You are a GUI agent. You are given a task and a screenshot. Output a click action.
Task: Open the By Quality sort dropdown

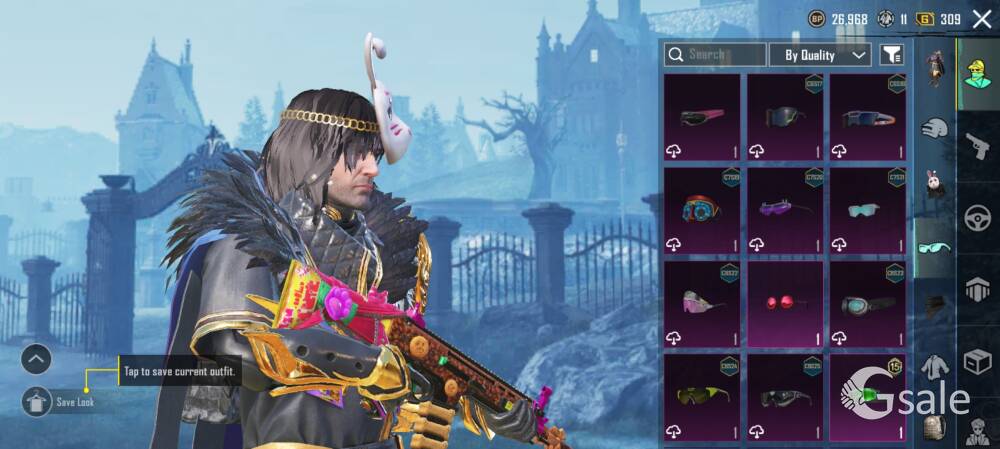820,55
